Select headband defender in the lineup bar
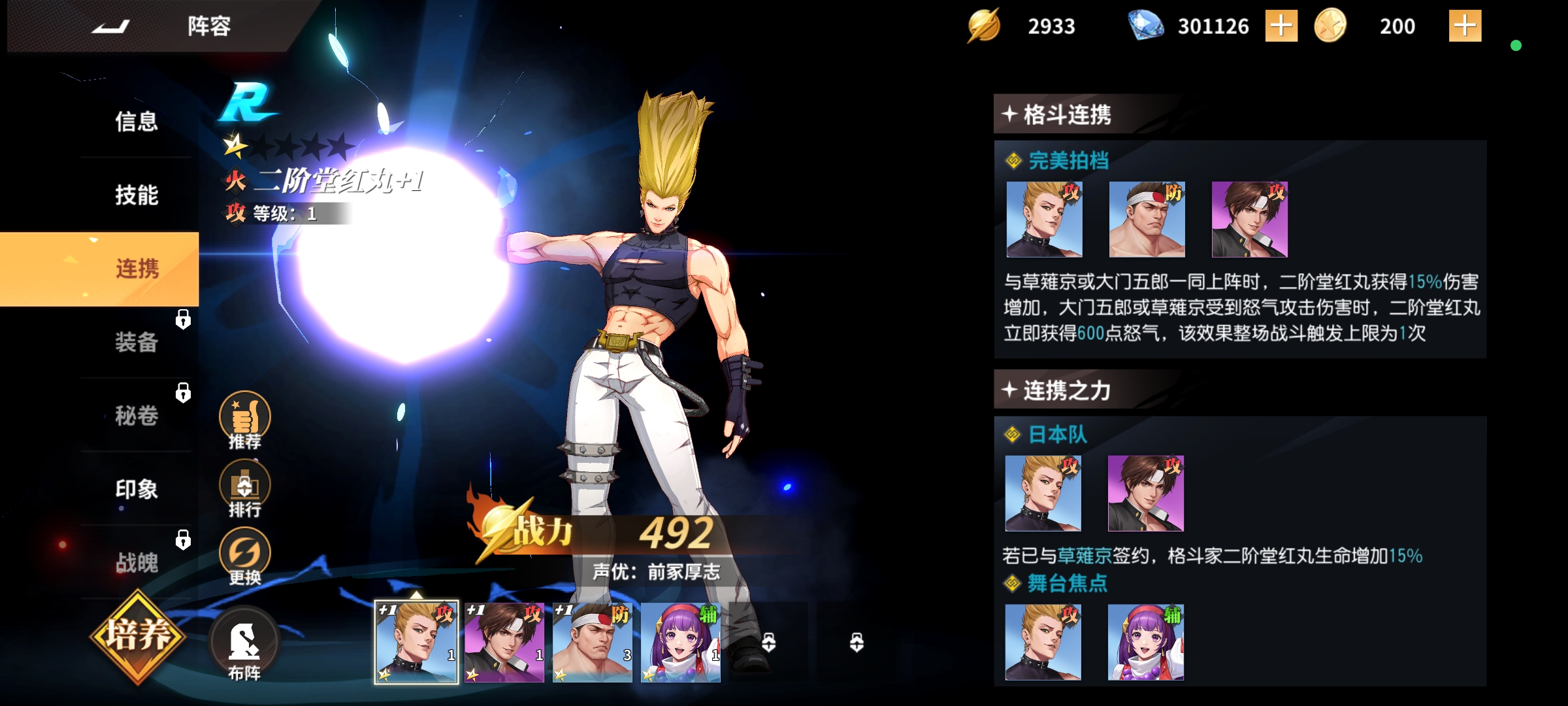 pos(592,643)
